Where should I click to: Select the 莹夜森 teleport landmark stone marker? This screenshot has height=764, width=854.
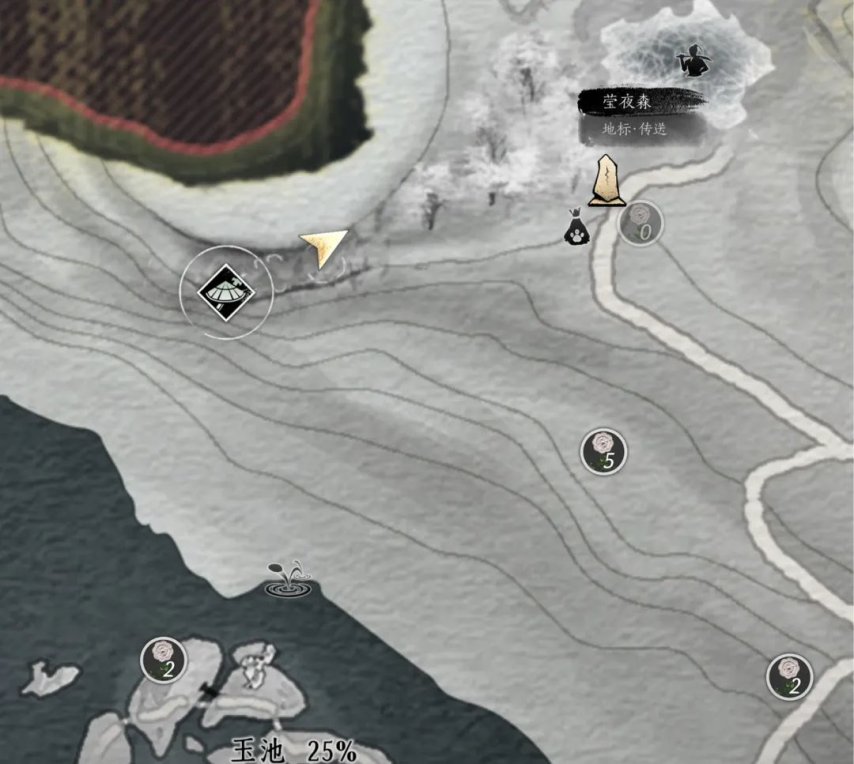tap(606, 182)
